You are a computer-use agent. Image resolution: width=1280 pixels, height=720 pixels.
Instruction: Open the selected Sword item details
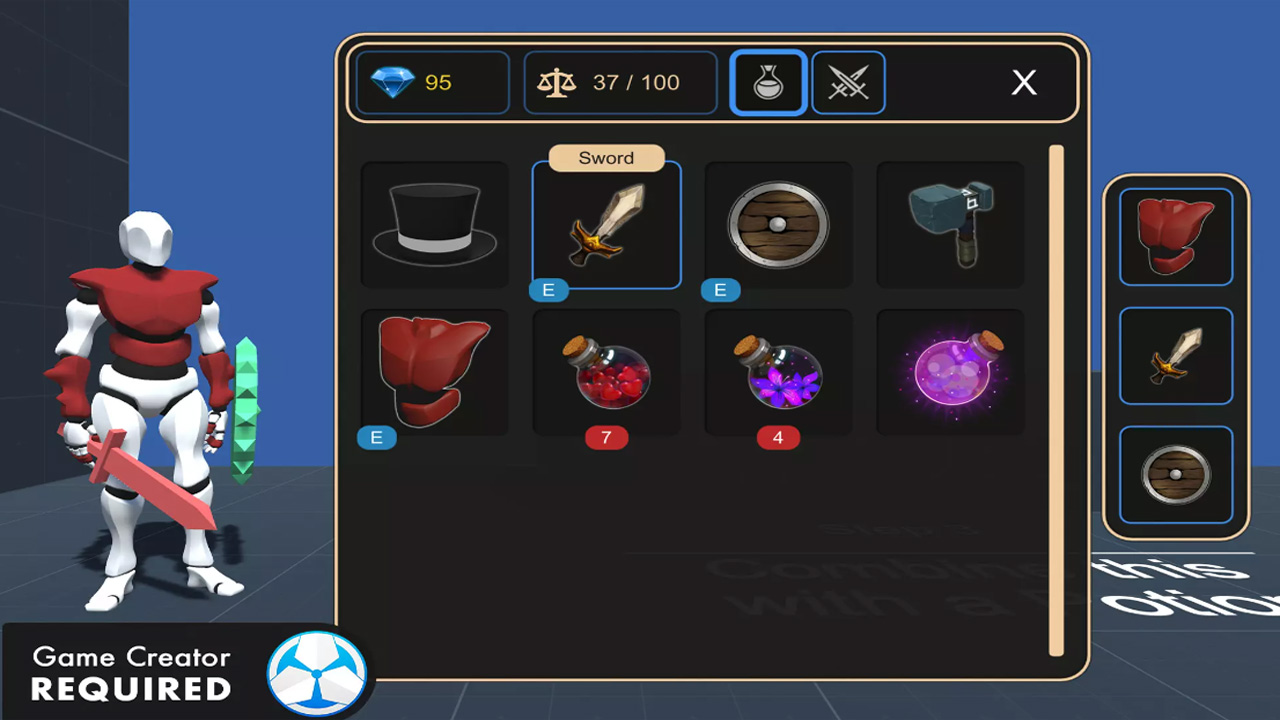tap(606, 224)
